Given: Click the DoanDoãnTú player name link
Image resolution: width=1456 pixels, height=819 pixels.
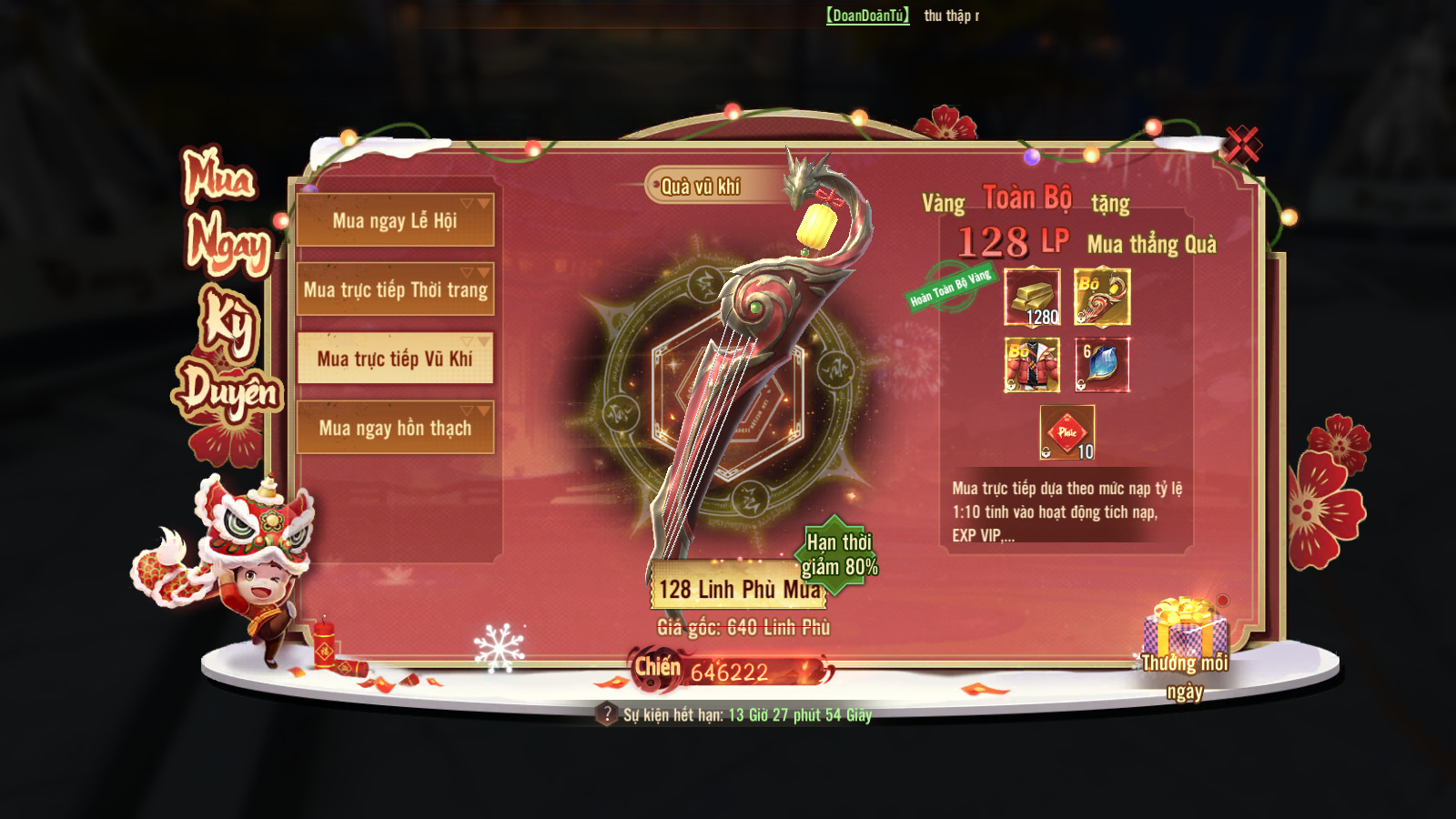Looking at the screenshot, I should click(867, 15).
